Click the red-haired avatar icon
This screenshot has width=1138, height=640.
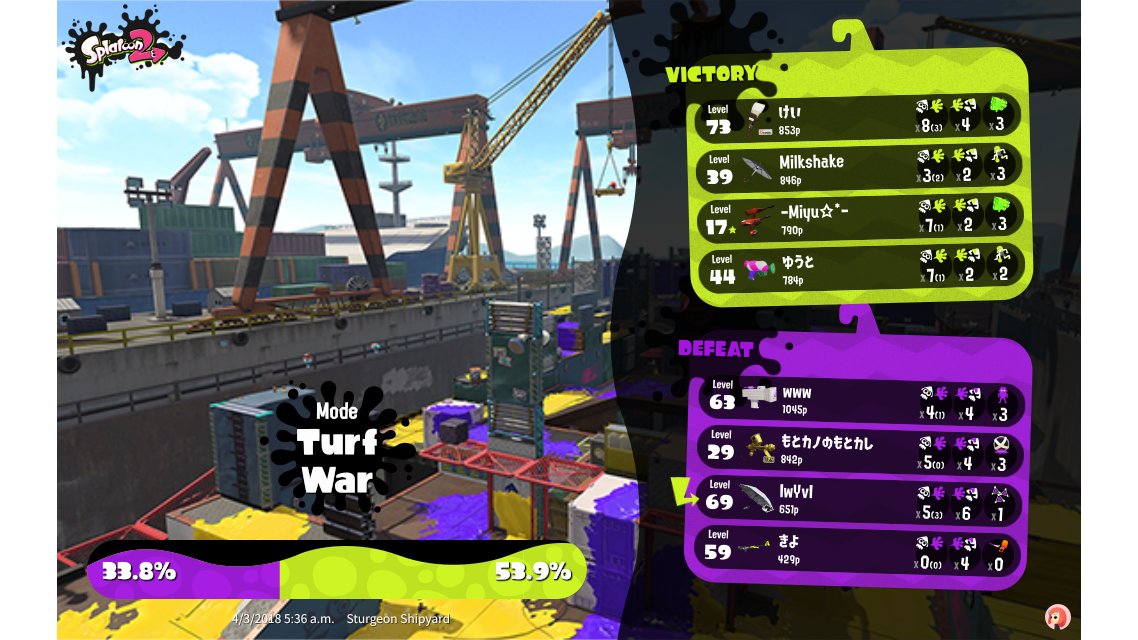tap(1056, 617)
